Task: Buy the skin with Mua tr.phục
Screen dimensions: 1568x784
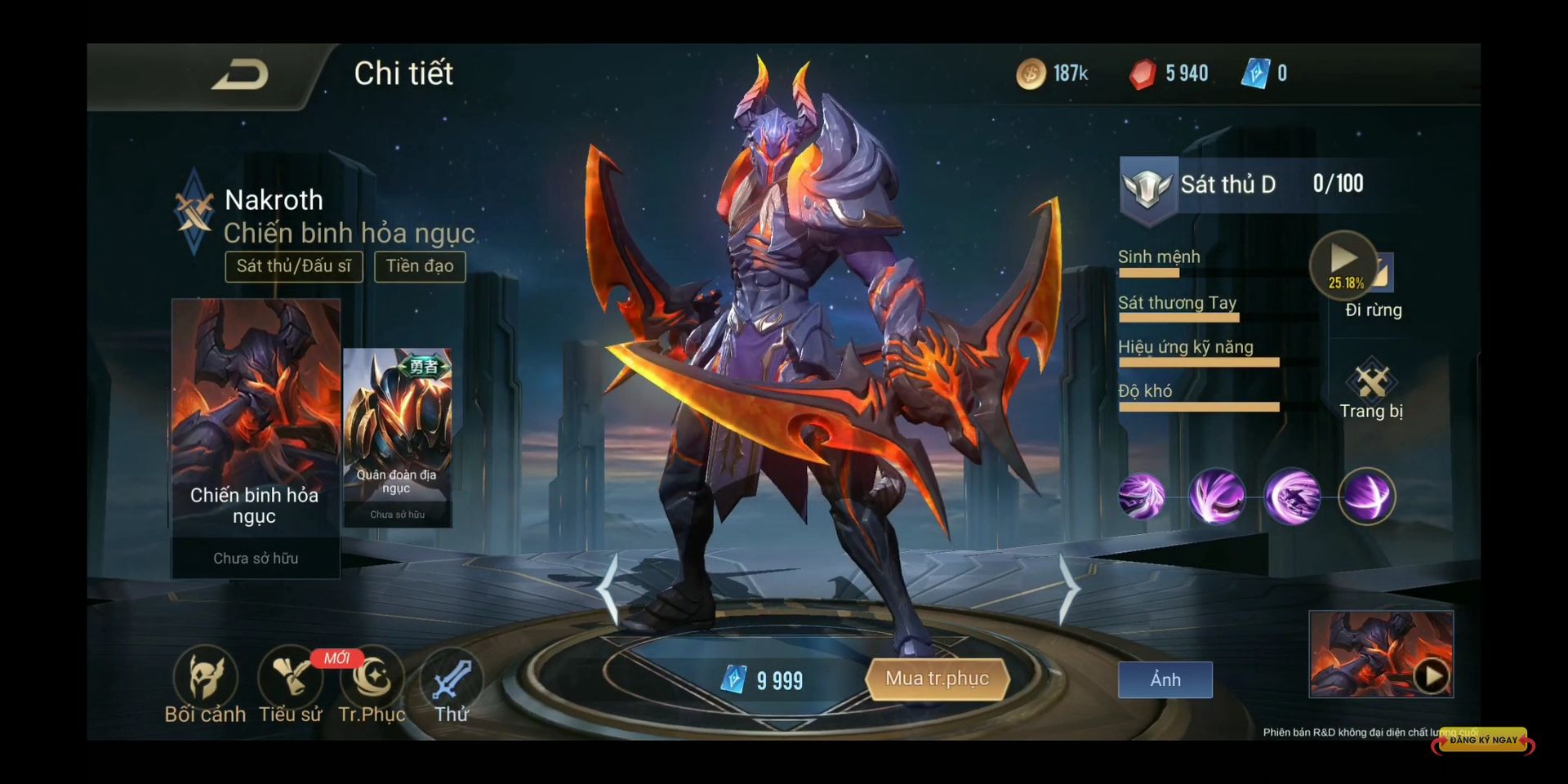Action: pos(937,679)
